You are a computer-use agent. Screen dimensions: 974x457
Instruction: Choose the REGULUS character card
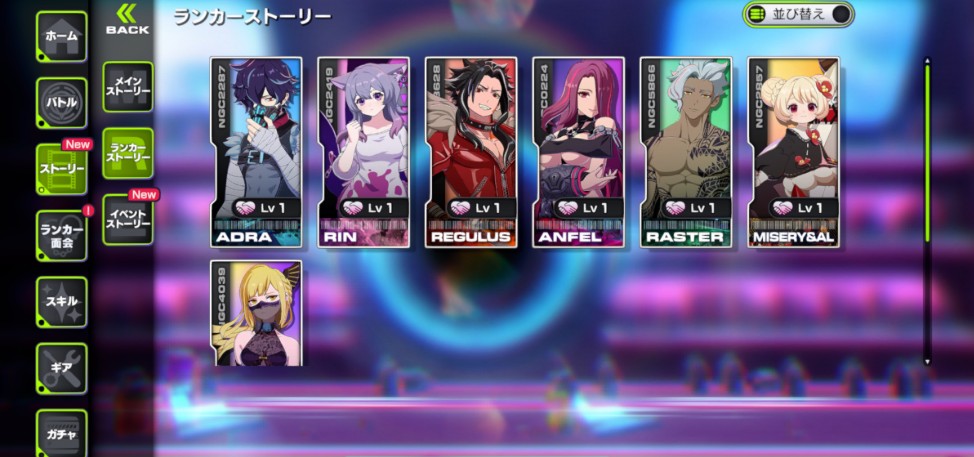(x=471, y=152)
